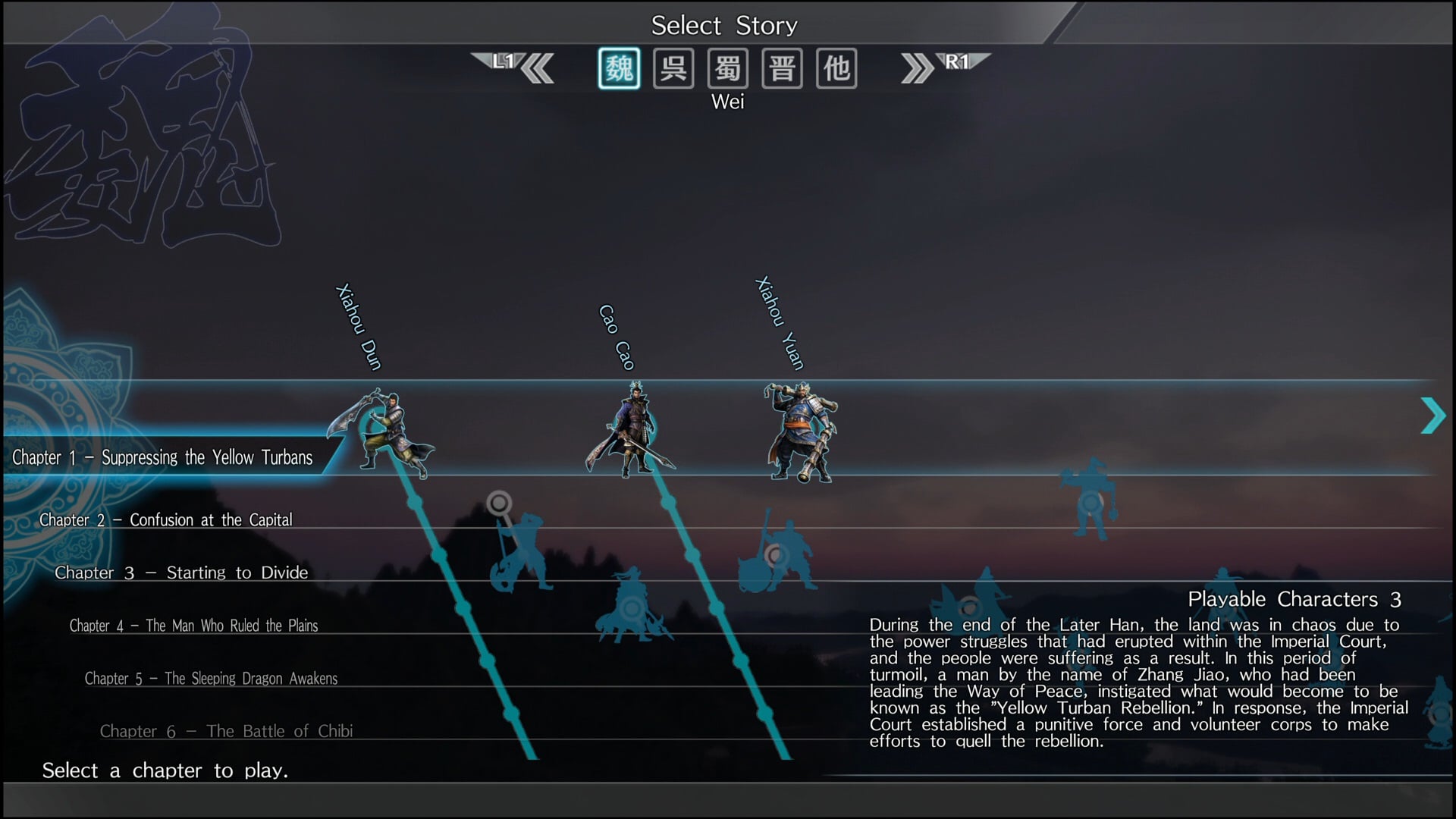1456x819 pixels.
Task: Open the Shu kingdom tab
Action: click(x=728, y=69)
